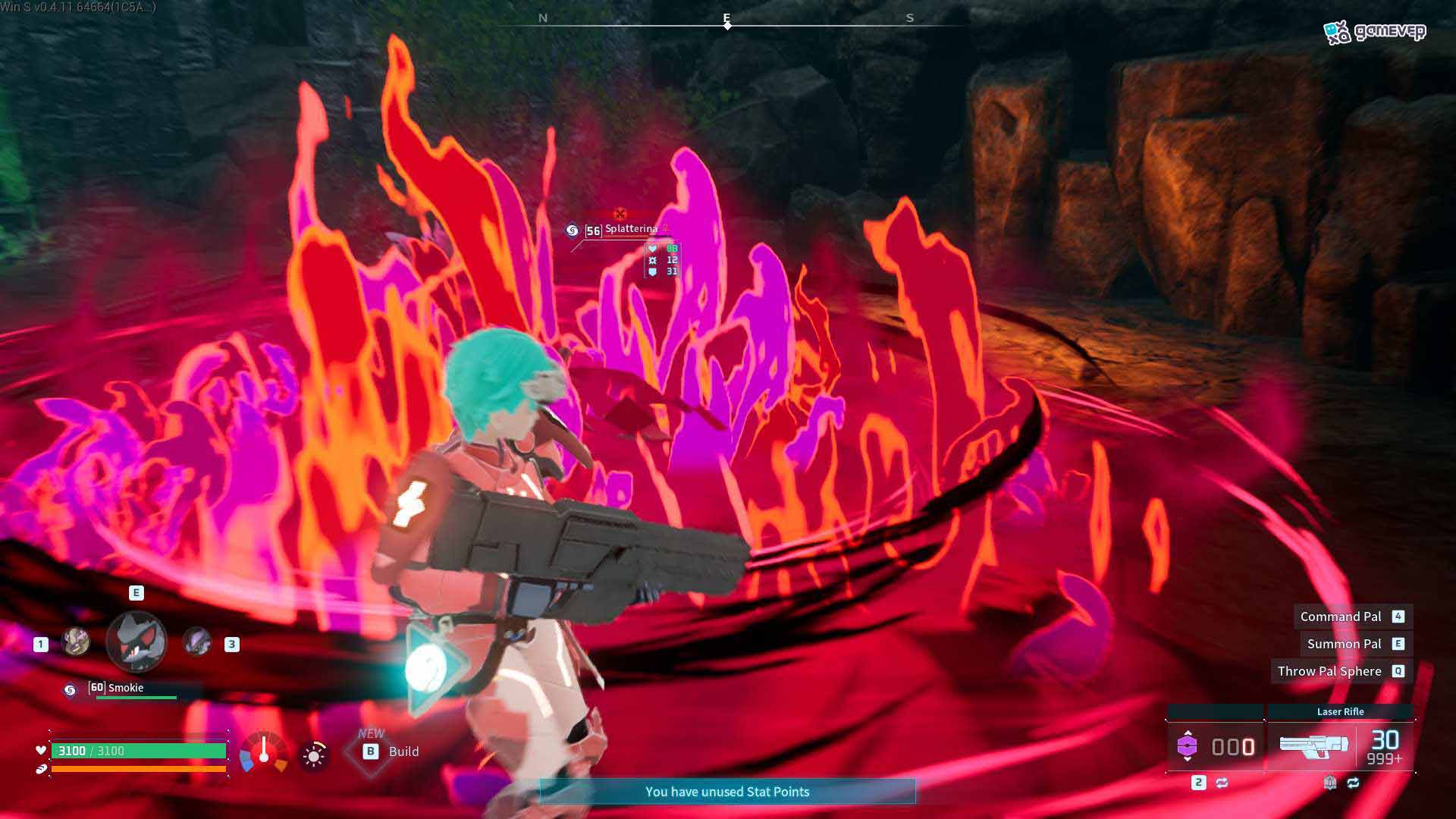This screenshot has width=1456, height=819.
Task: Select Smokie's portrait in the party wheel
Action: (136, 642)
